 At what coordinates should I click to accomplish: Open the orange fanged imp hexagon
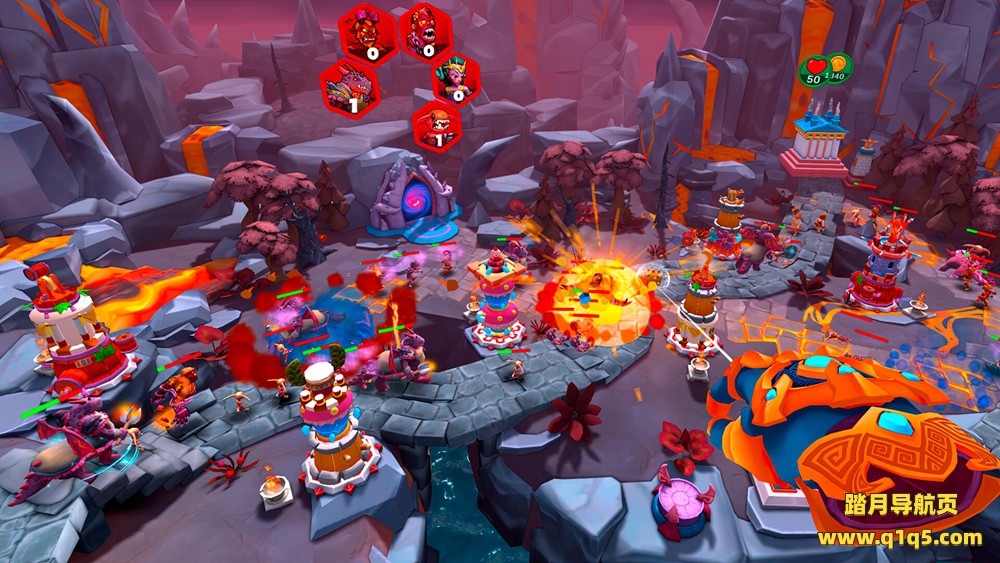coord(437,126)
